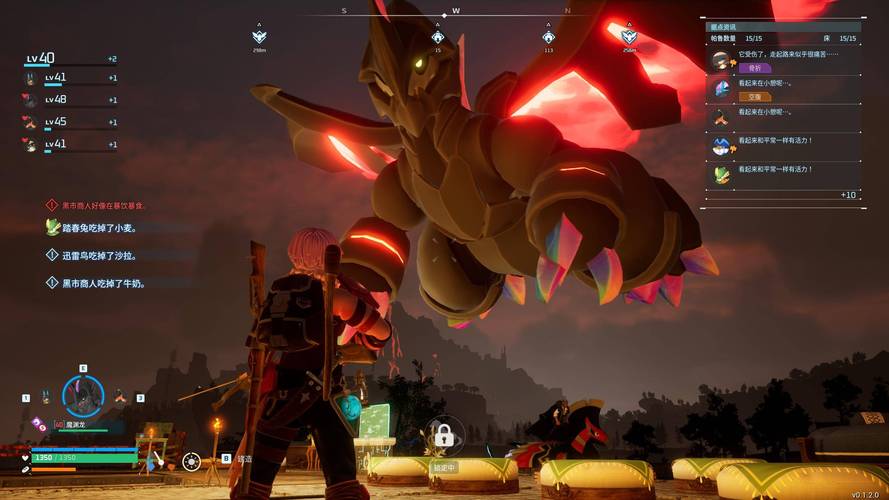Open the build menu gear icon

(191, 461)
